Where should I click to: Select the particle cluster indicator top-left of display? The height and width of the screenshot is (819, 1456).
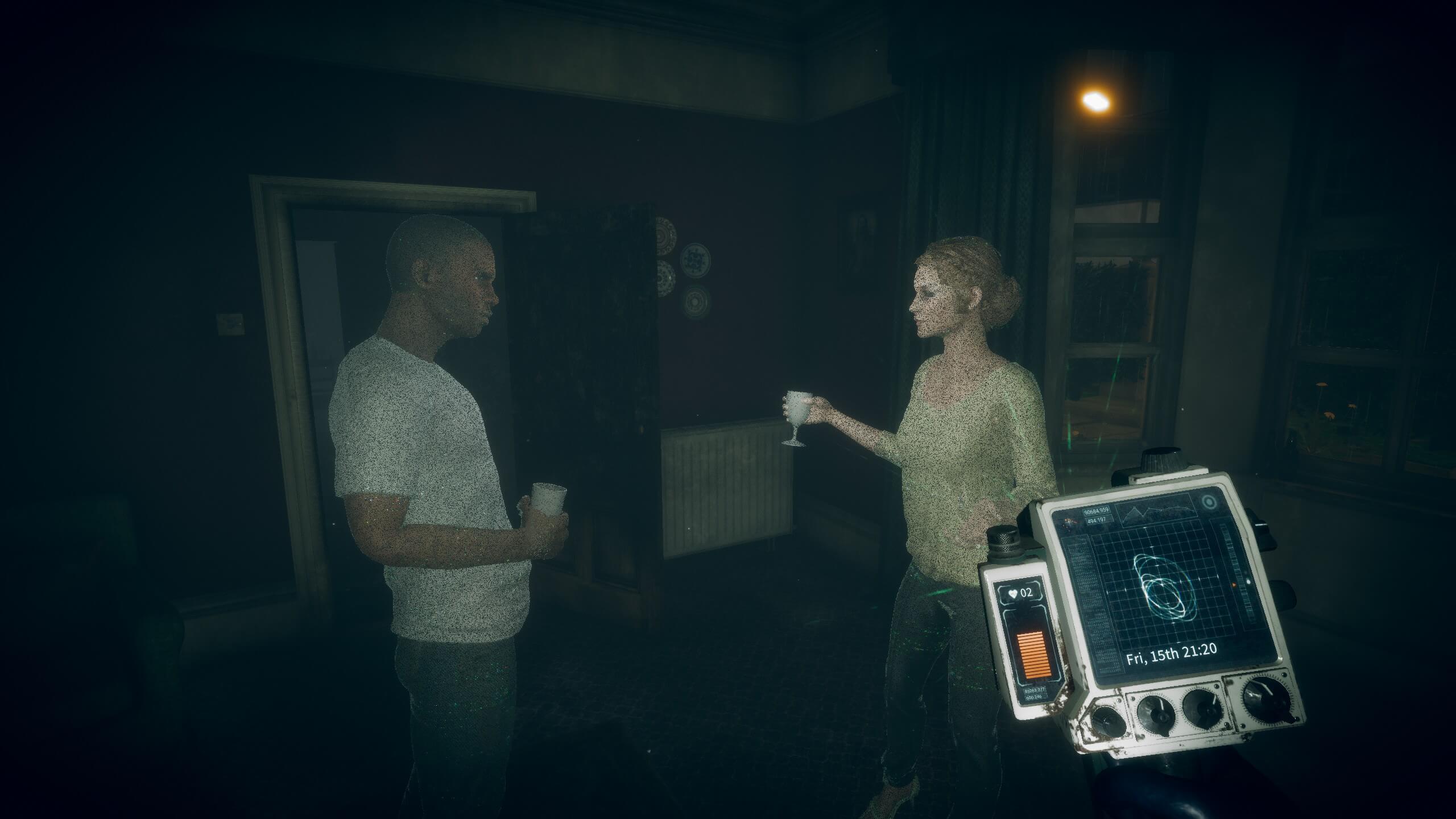1069,522
